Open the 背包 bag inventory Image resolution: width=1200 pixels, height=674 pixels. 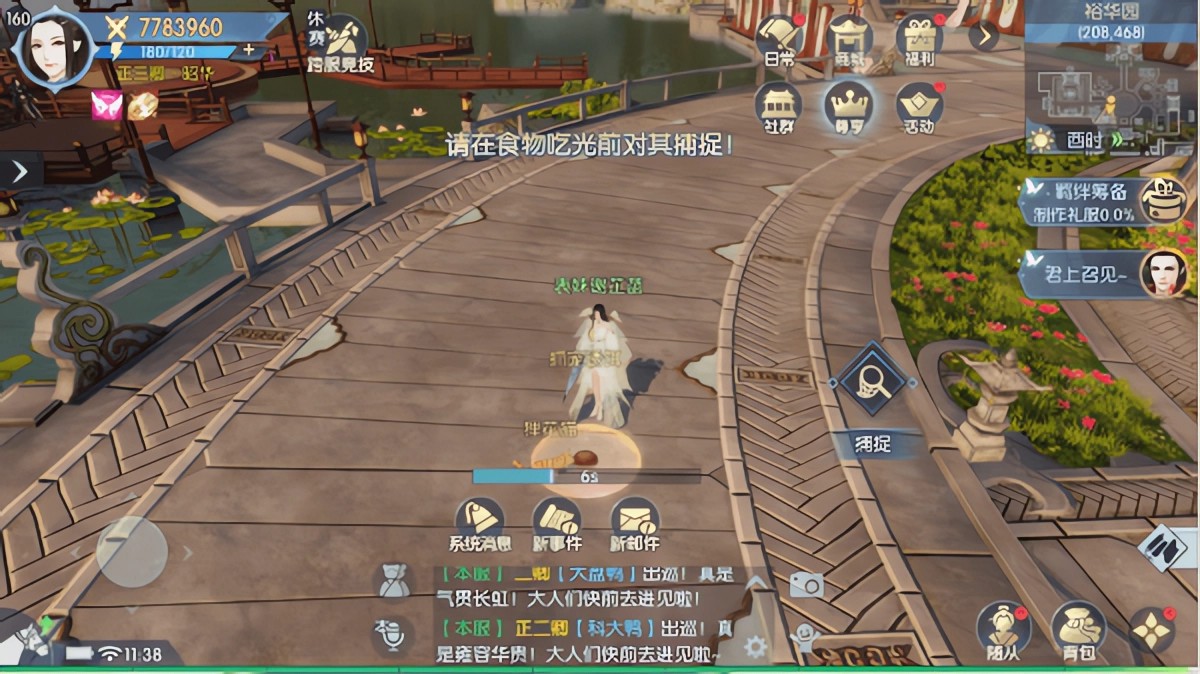[1077, 627]
